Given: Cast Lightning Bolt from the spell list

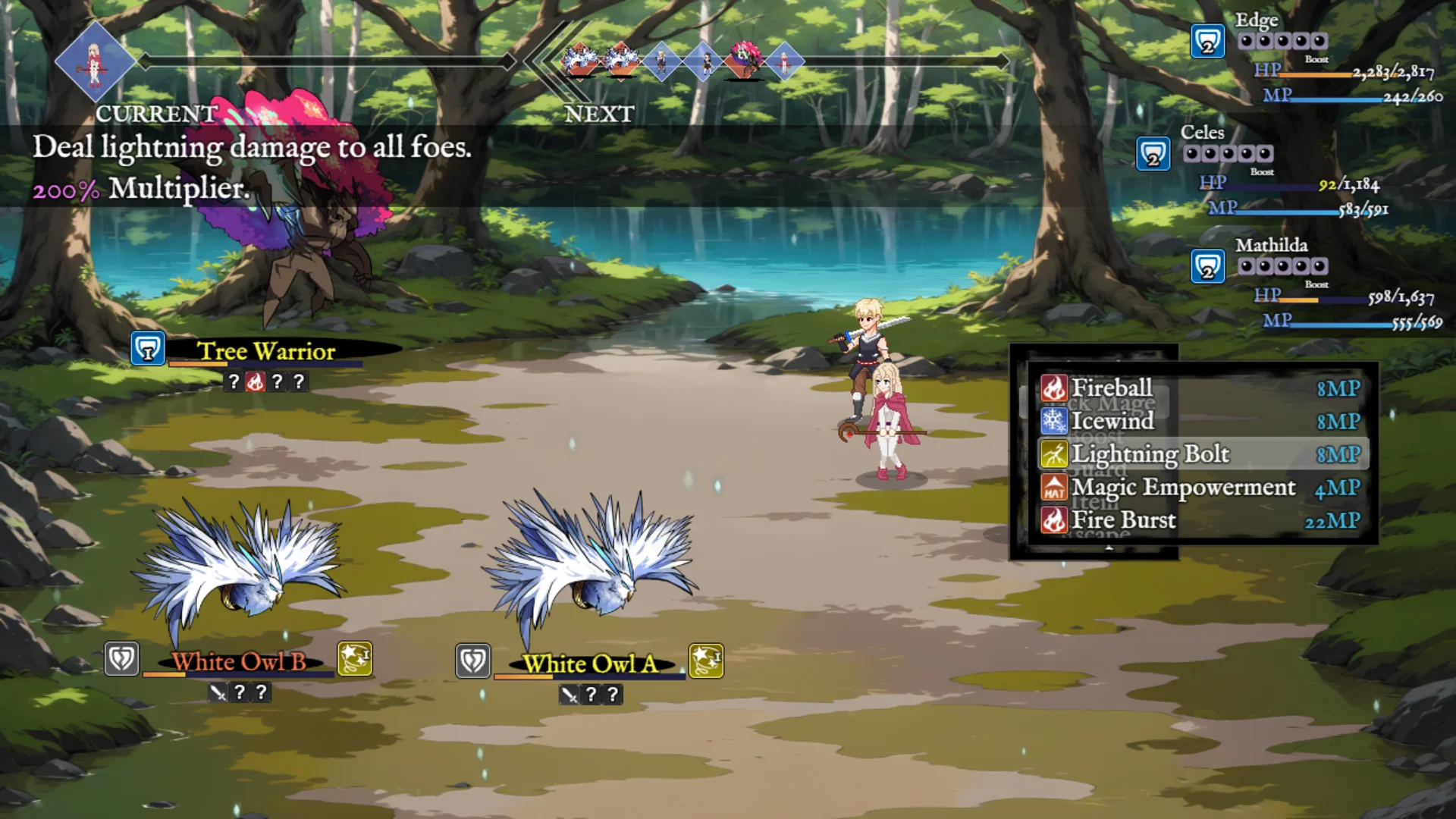Looking at the screenshot, I should pos(1149,454).
